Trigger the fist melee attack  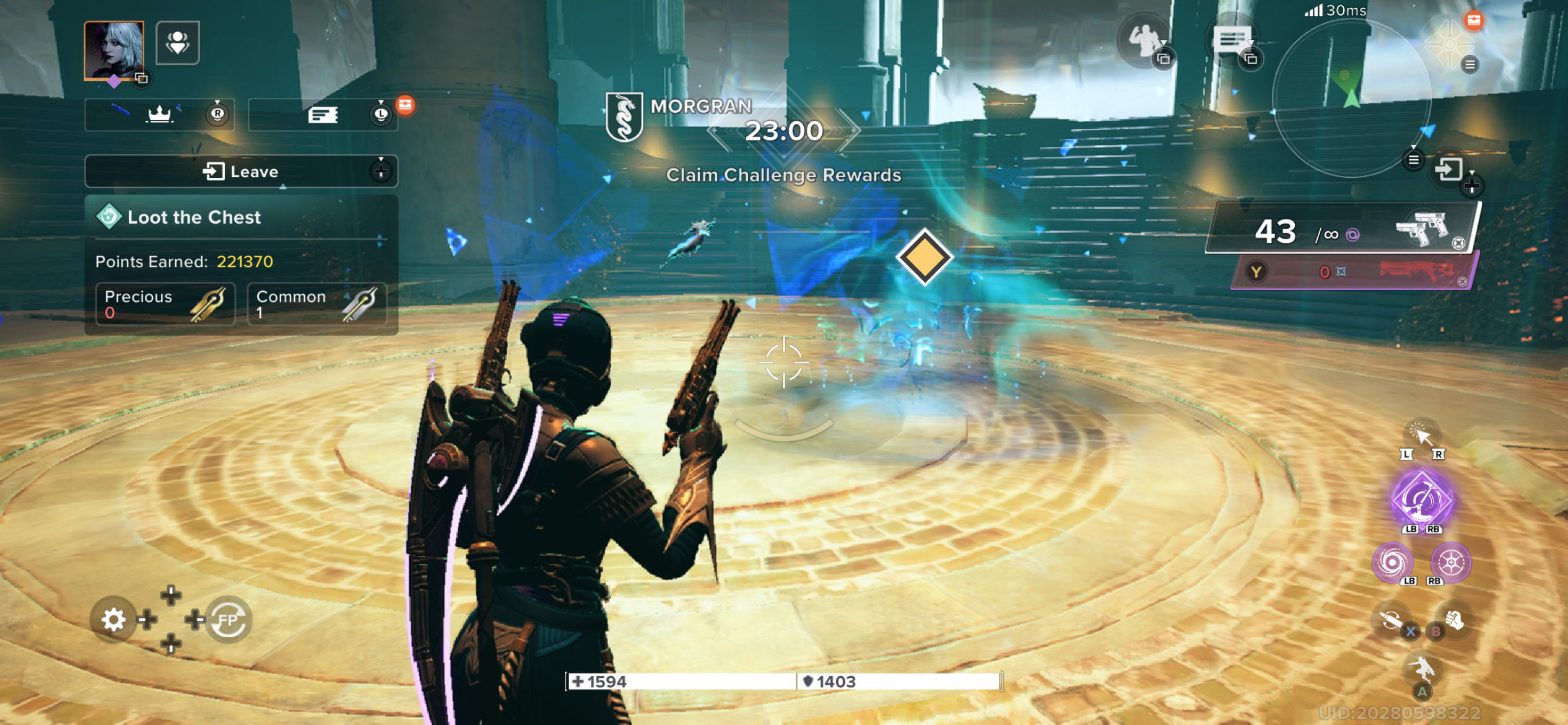click(x=1454, y=620)
